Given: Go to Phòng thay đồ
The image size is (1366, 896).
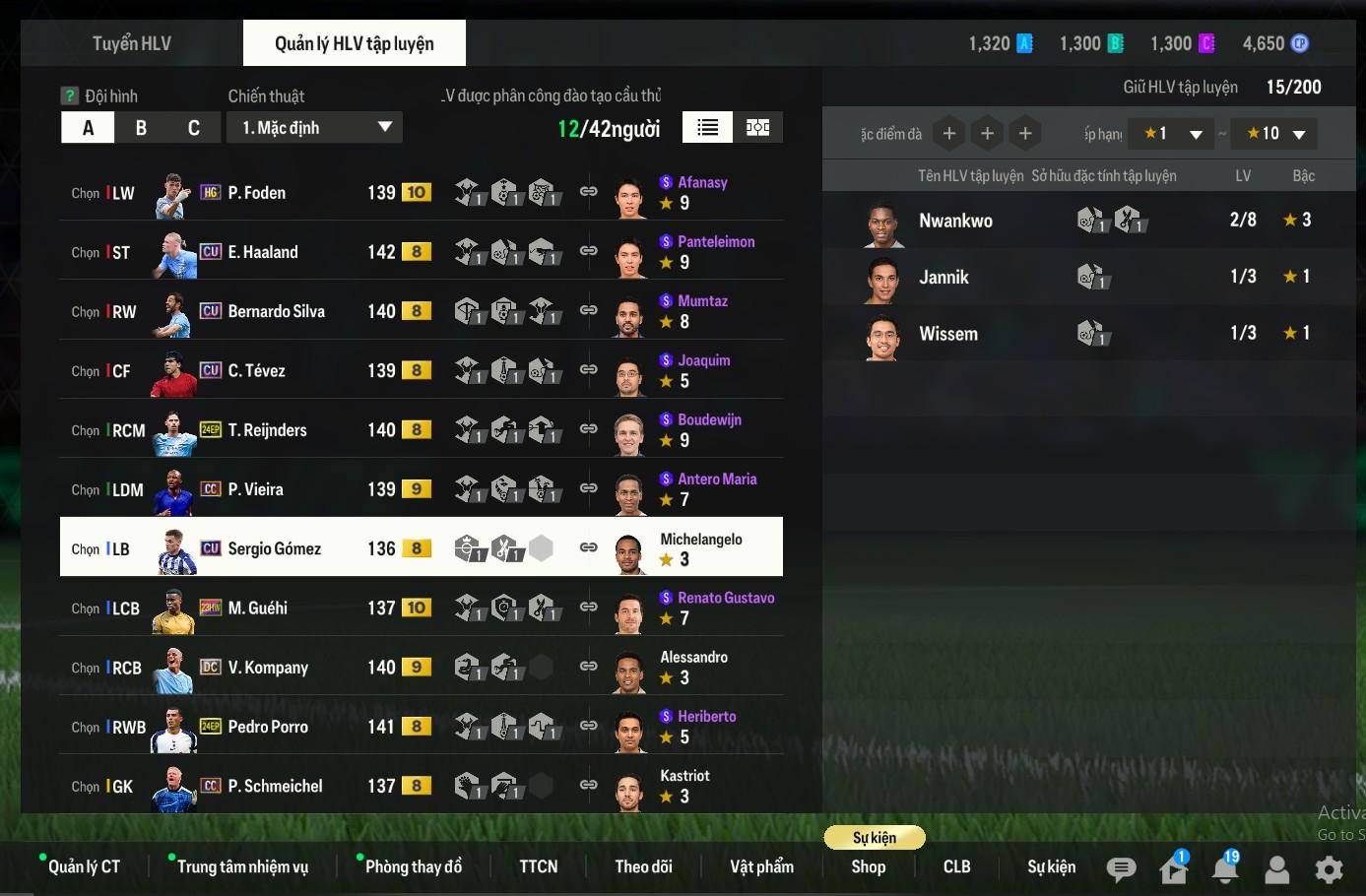Looking at the screenshot, I should pos(413,866).
